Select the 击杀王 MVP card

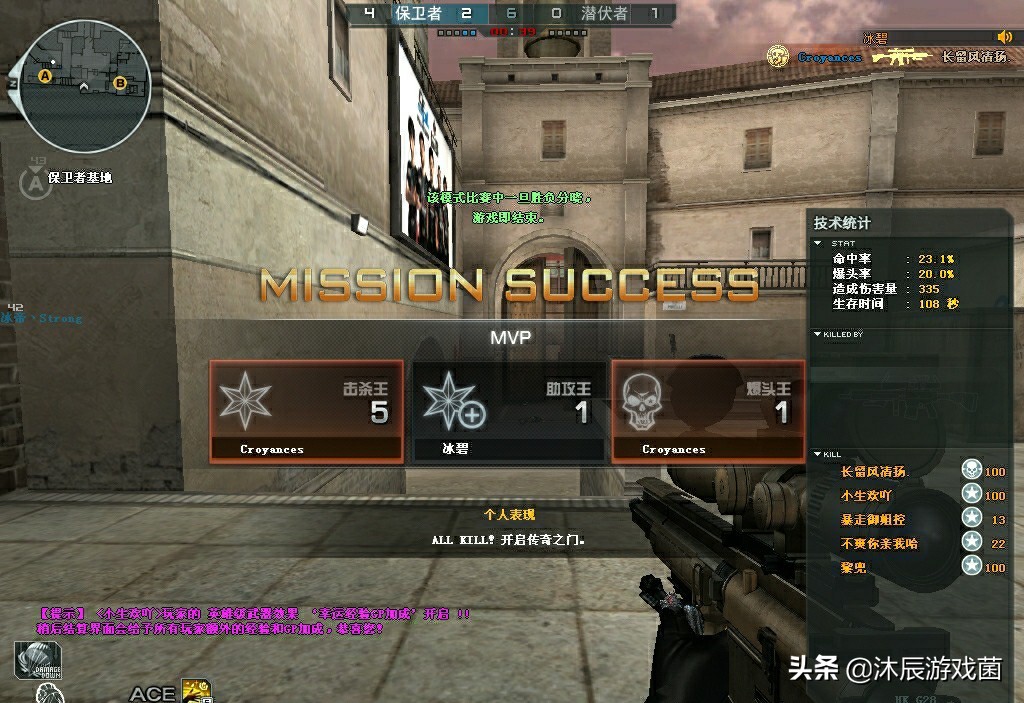pos(306,411)
